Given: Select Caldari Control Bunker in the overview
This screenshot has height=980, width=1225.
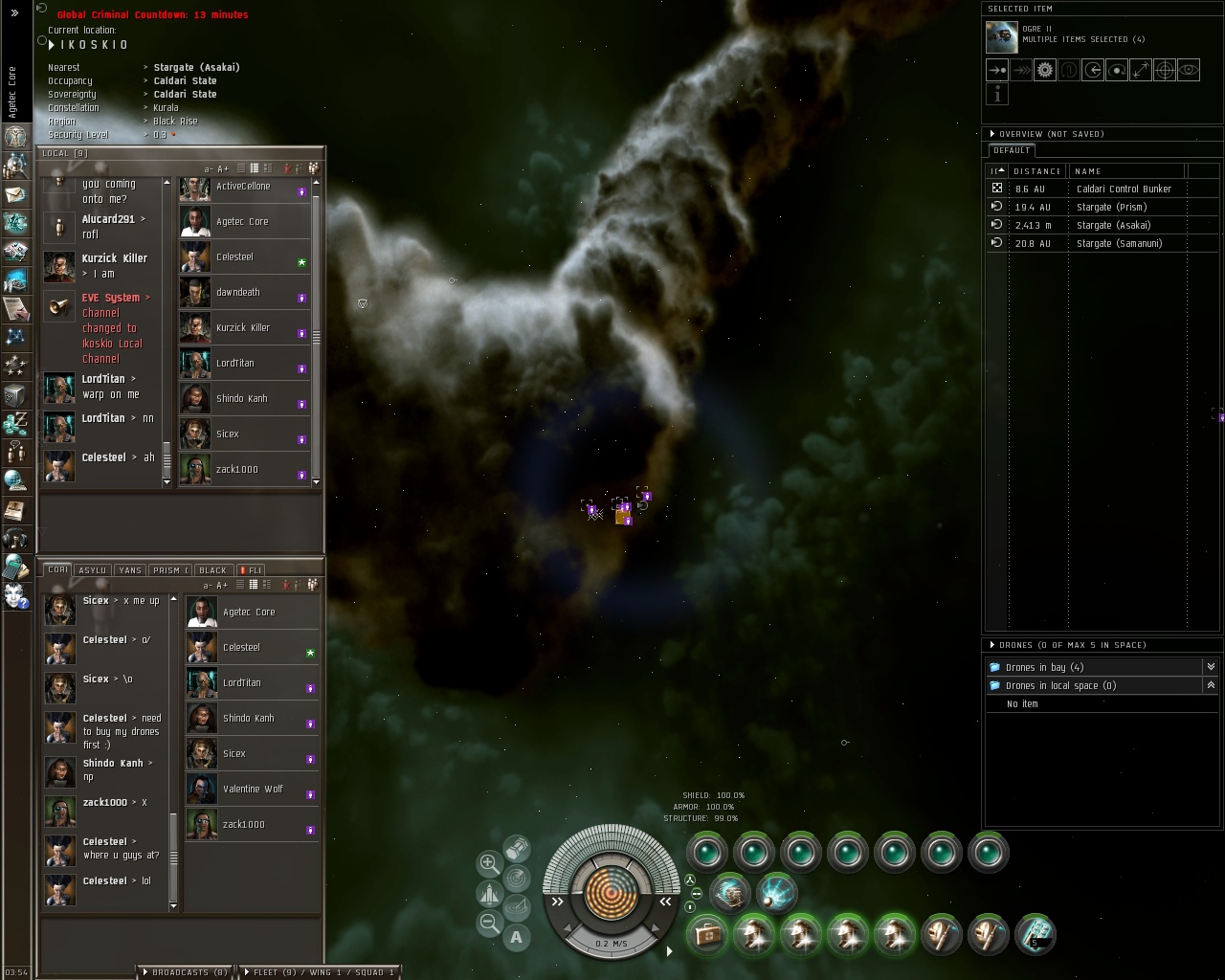Looking at the screenshot, I should (x=1124, y=189).
